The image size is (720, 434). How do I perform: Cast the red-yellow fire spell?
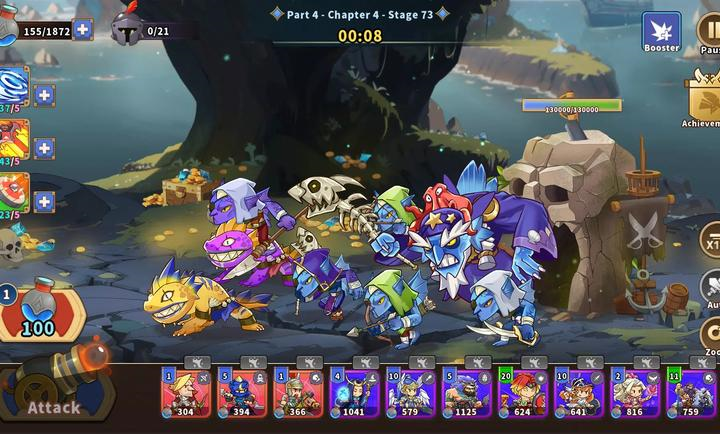click(13, 140)
